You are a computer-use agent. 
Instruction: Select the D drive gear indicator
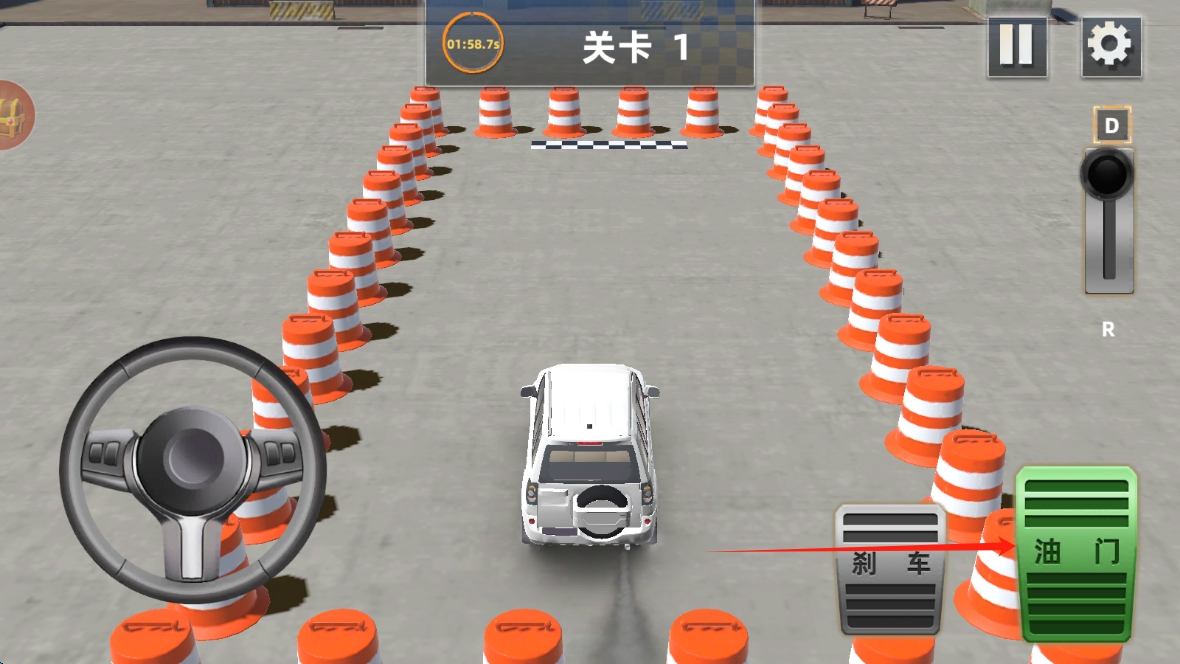click(1112, 126)
